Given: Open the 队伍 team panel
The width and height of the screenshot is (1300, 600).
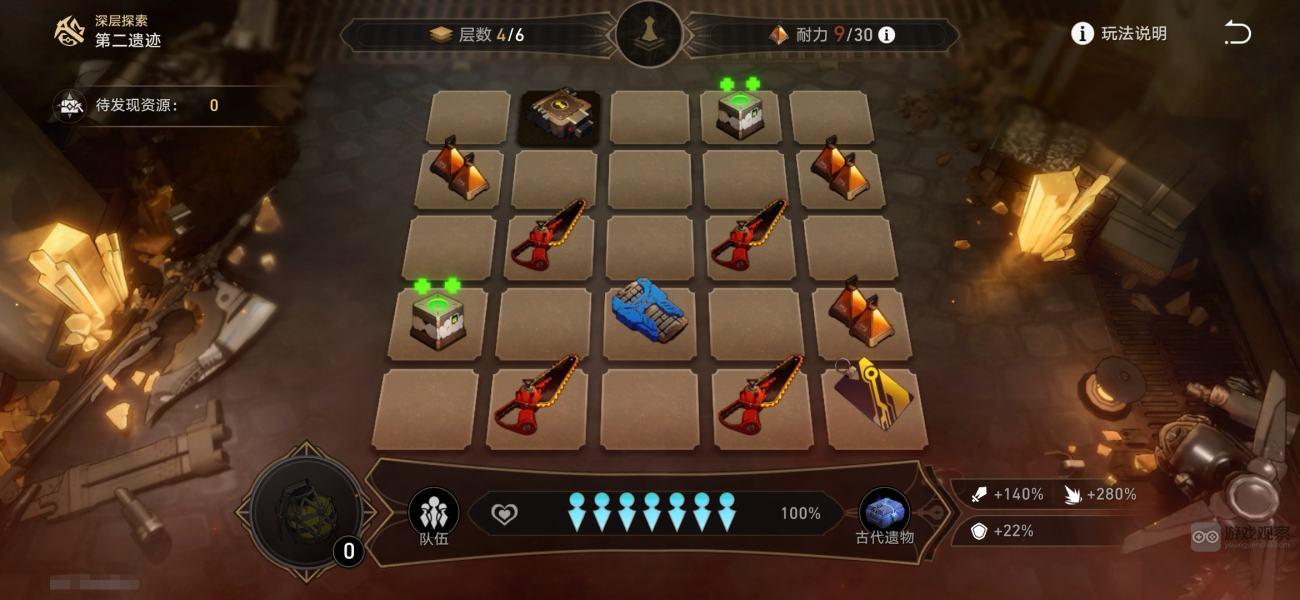Looking at the screenshot, I should point(433,514).
